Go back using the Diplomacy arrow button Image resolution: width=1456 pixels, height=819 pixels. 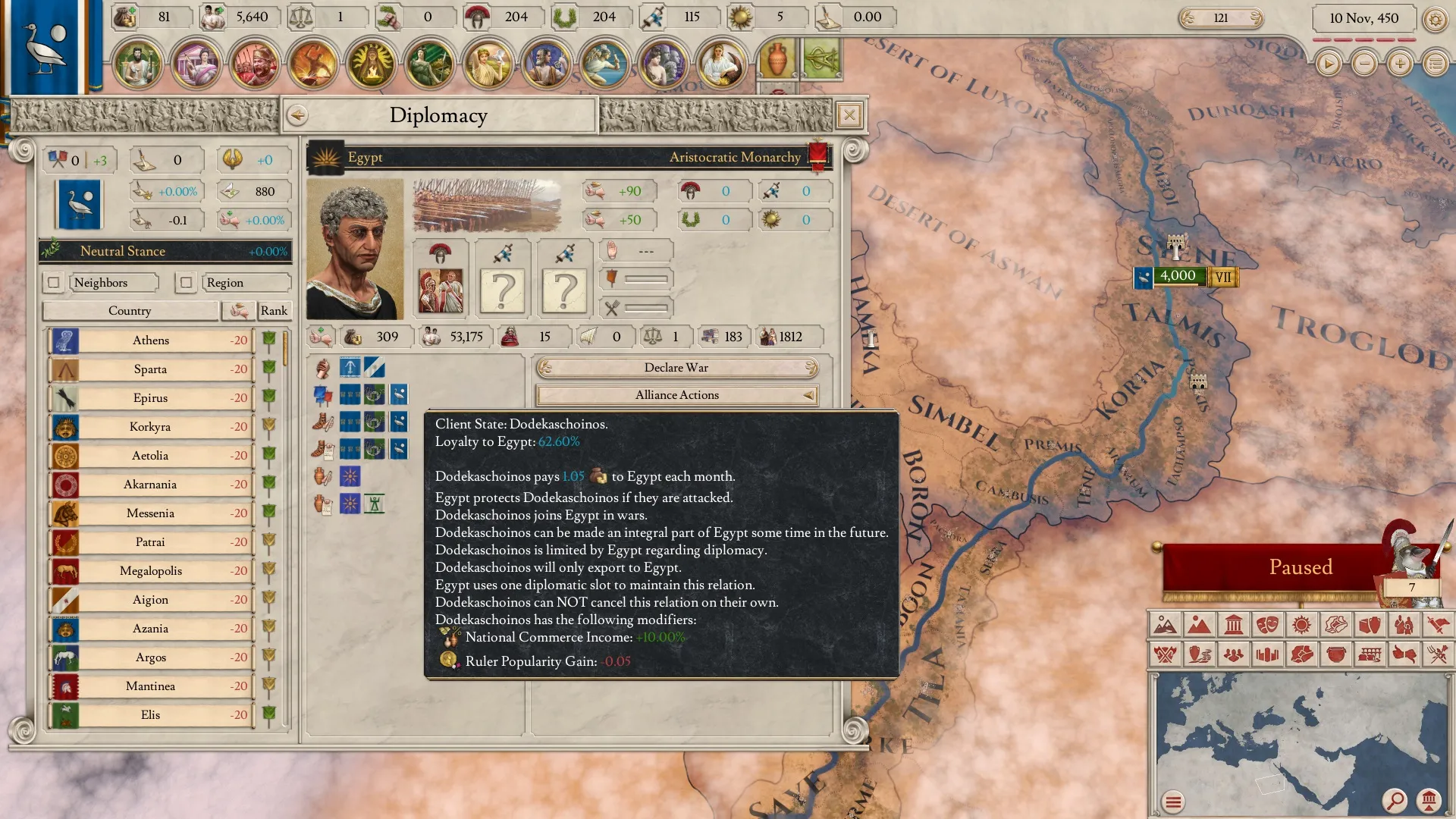click(x=297, y=115)
